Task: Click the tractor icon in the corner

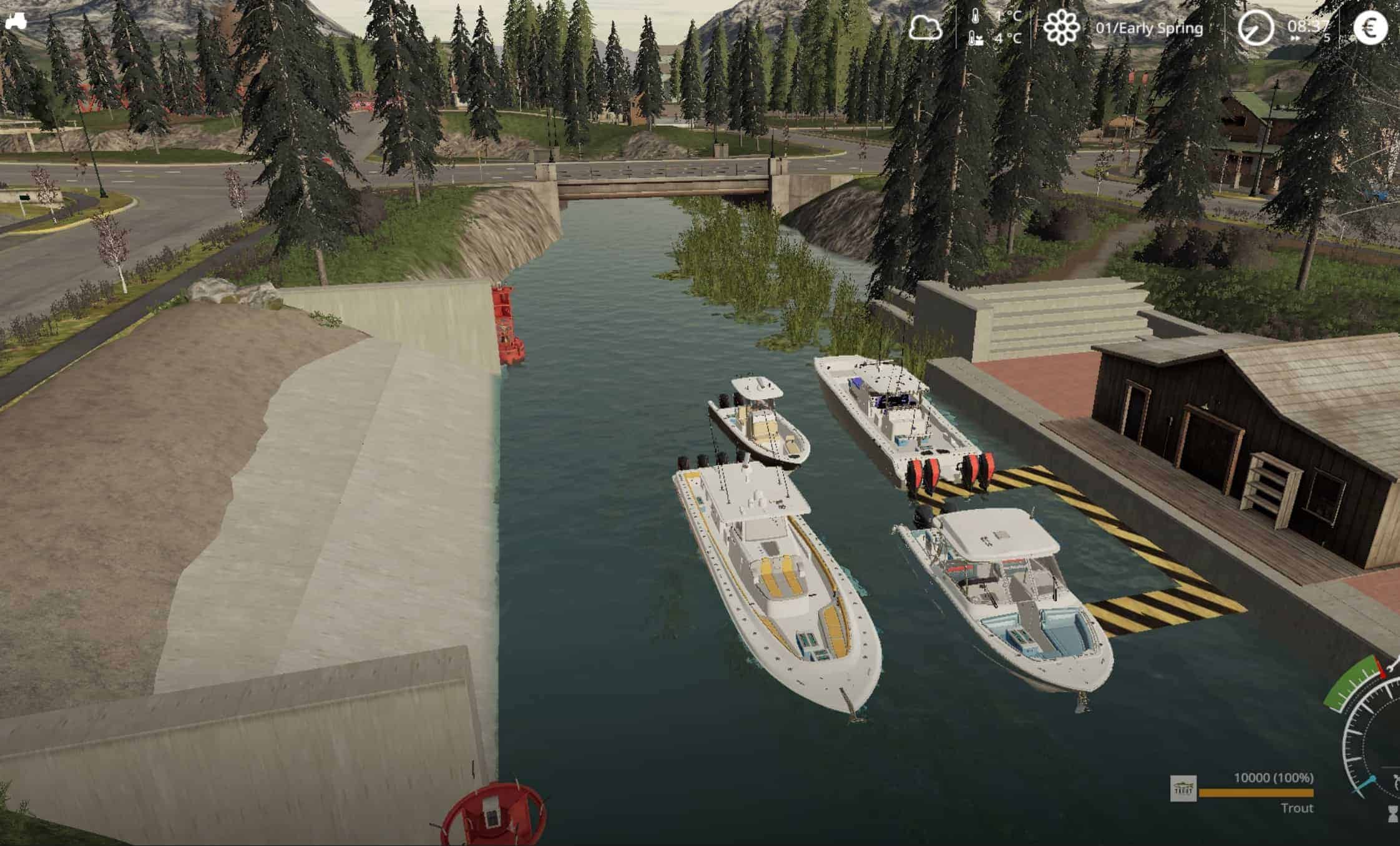Action: click(x=16, y=21)
